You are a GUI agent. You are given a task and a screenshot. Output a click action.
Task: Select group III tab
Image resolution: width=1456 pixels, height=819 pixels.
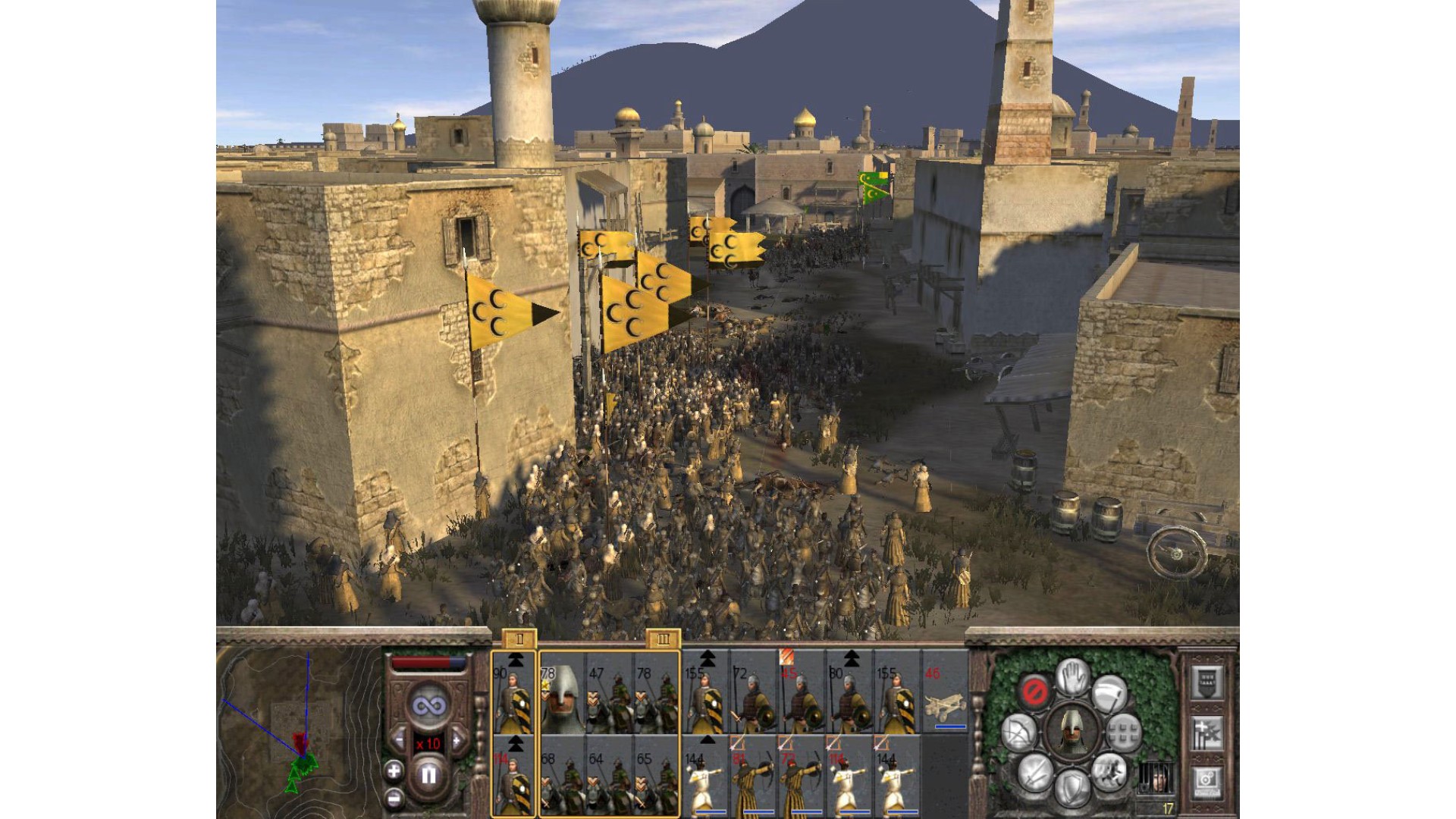pos(664,639)
